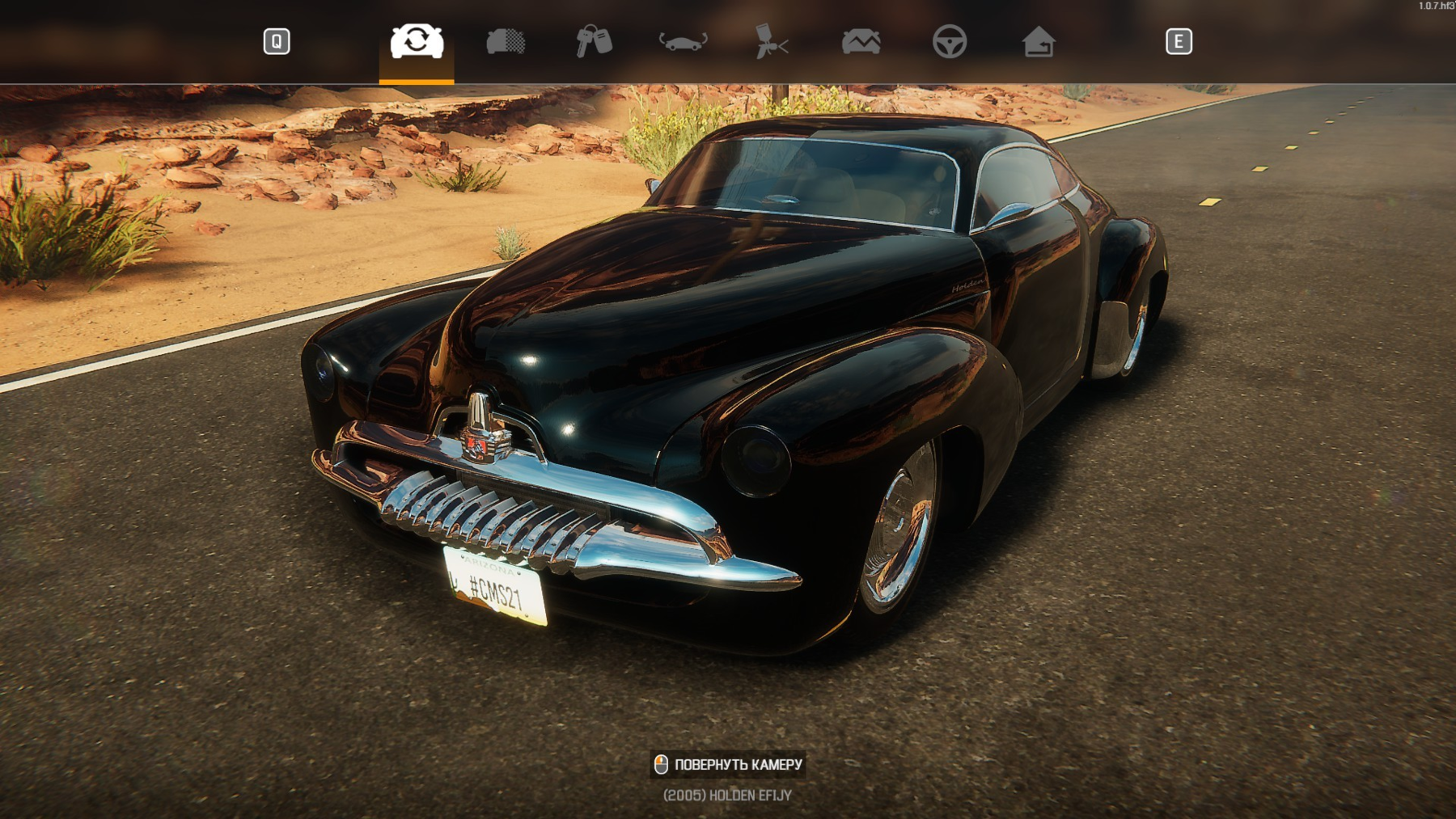Select the car swap tab with circular arrows
1456x819 pixels.
pos(417,41)
